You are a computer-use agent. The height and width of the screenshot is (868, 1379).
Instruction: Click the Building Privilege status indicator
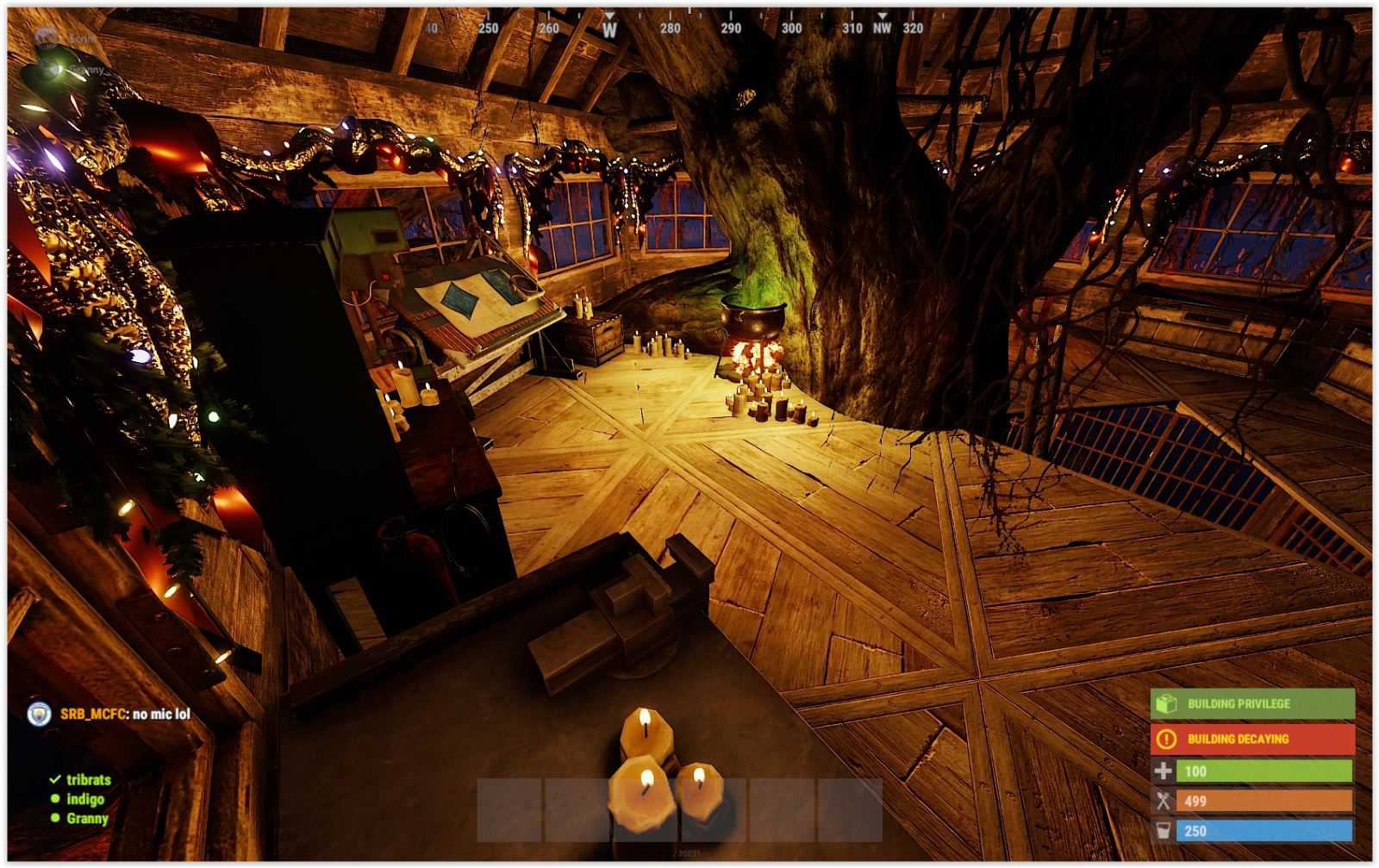tap(1251, 703)
